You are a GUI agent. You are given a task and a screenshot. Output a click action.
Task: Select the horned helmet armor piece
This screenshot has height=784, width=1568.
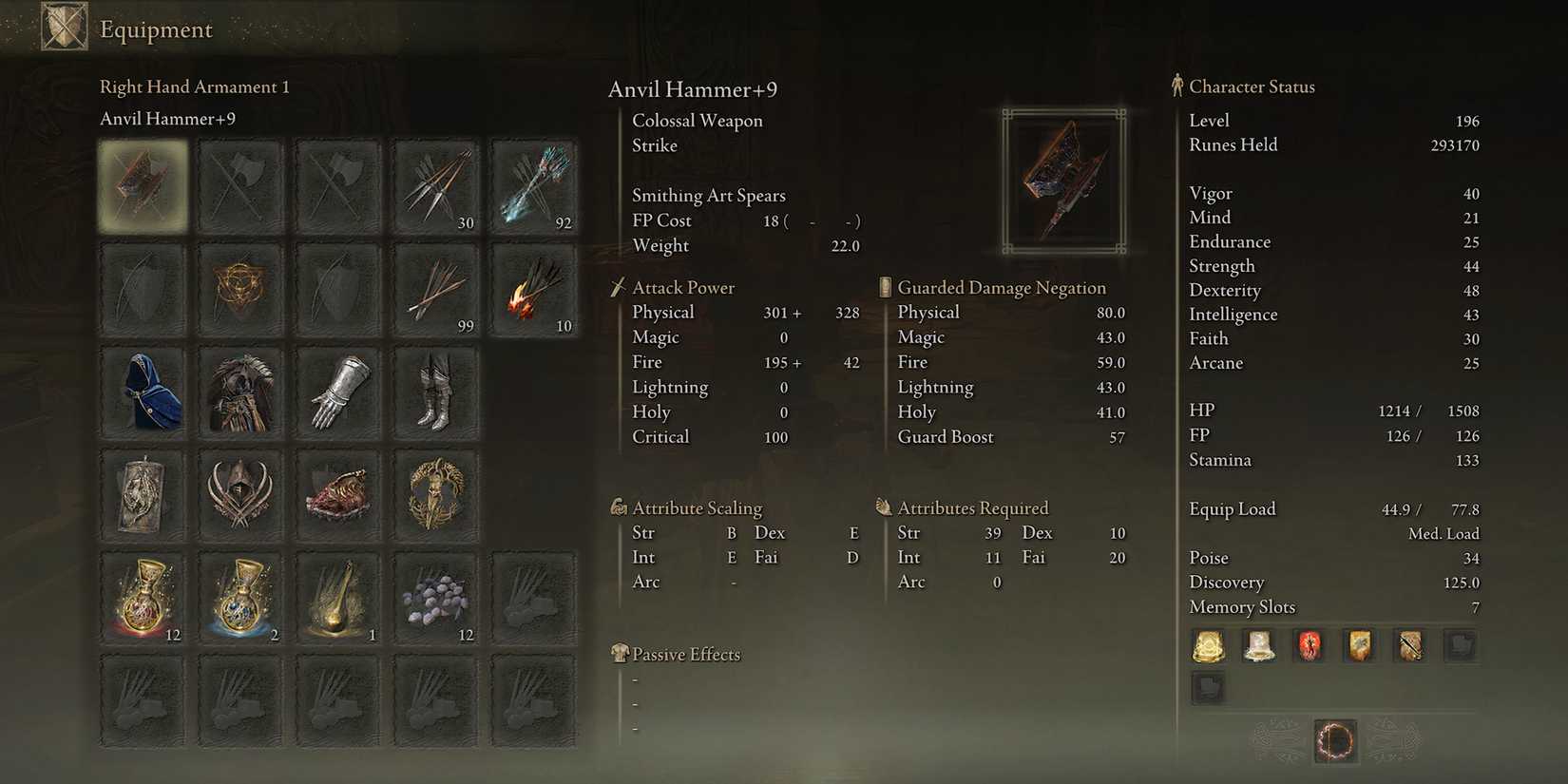pos(240,494)
